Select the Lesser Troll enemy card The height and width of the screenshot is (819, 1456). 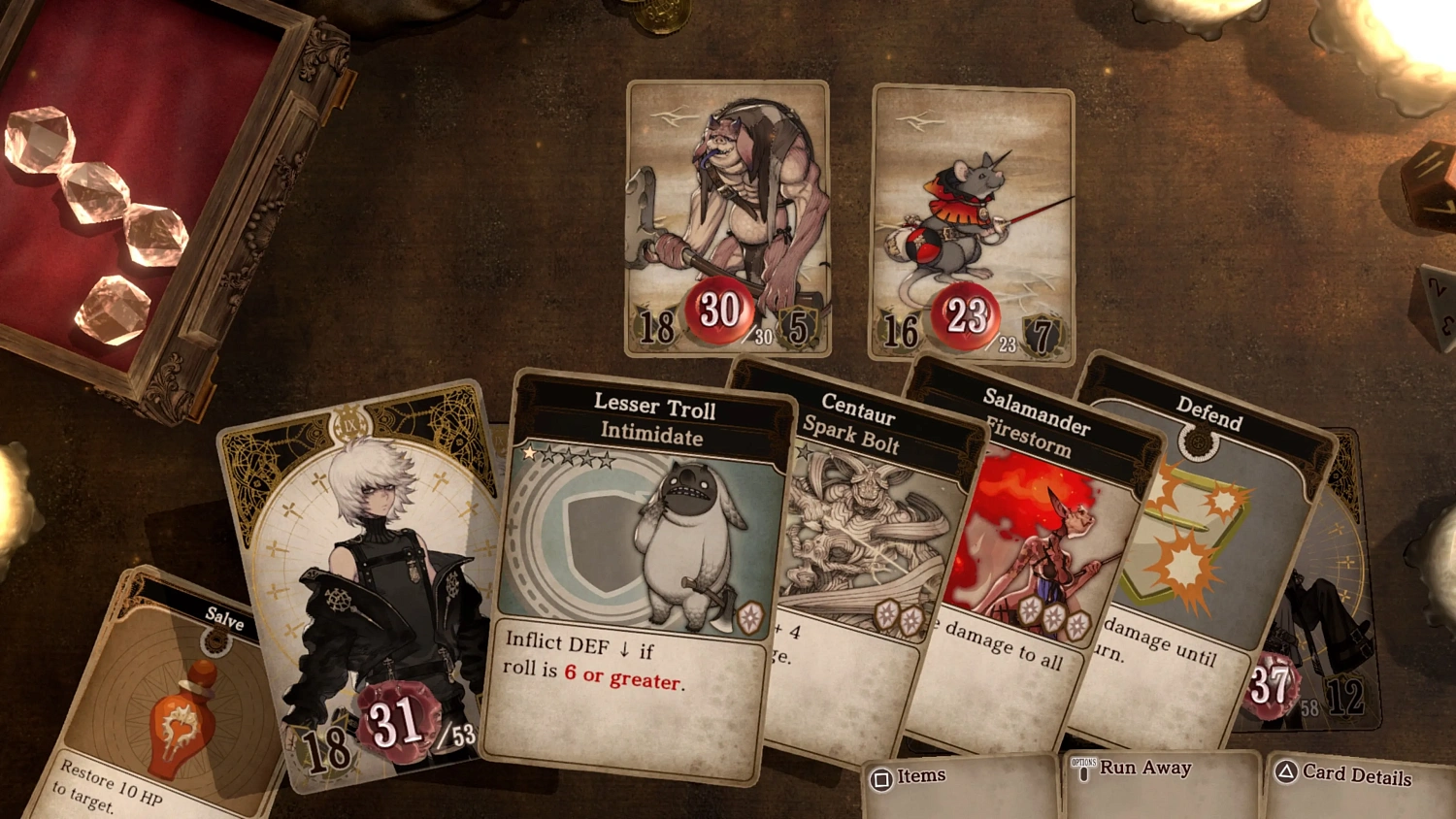pos(728,213)
